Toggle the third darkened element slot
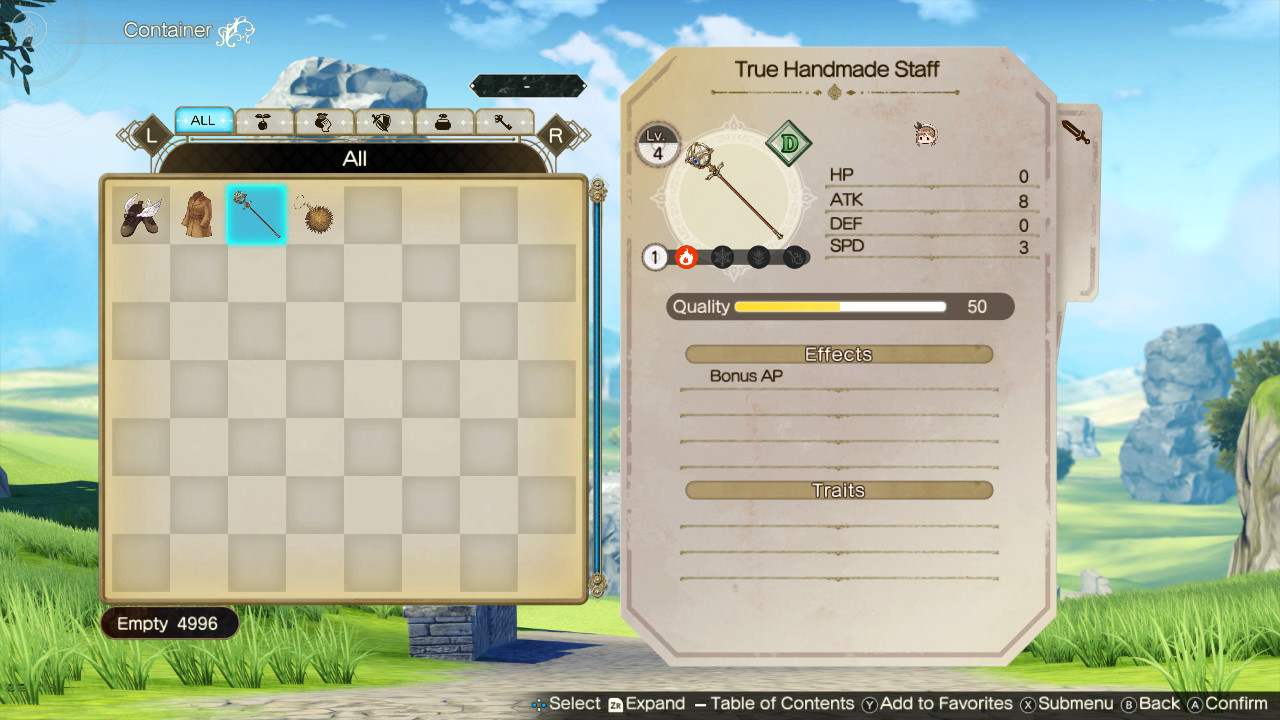 pos(758,257)
